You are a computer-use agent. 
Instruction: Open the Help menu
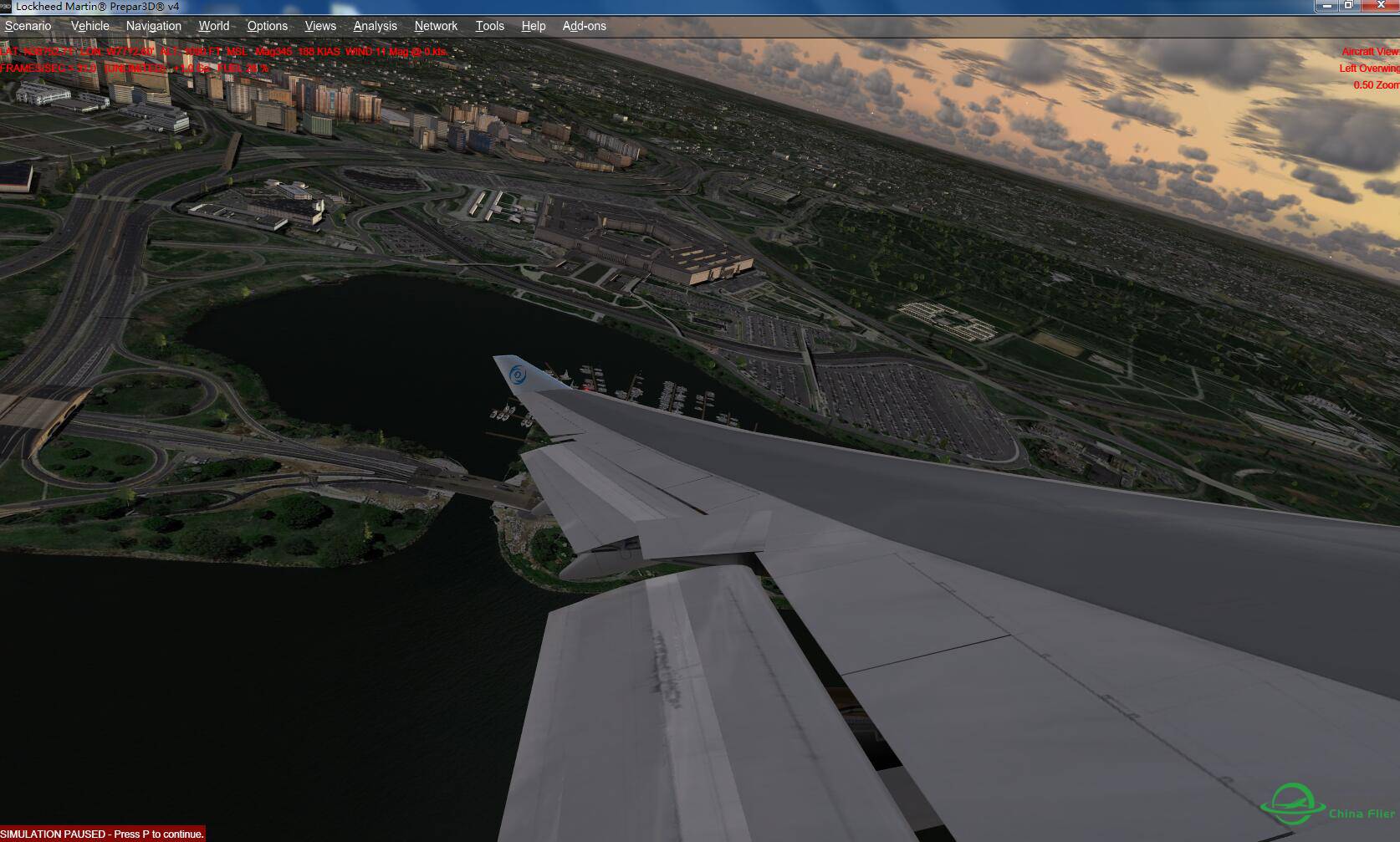tap(533, 26)
